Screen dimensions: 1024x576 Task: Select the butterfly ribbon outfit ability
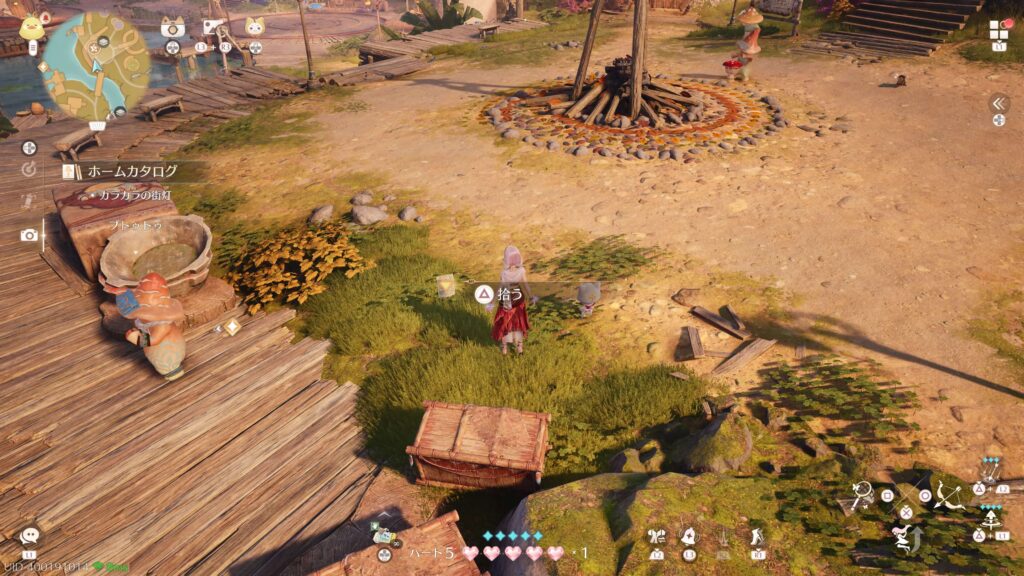657,537
